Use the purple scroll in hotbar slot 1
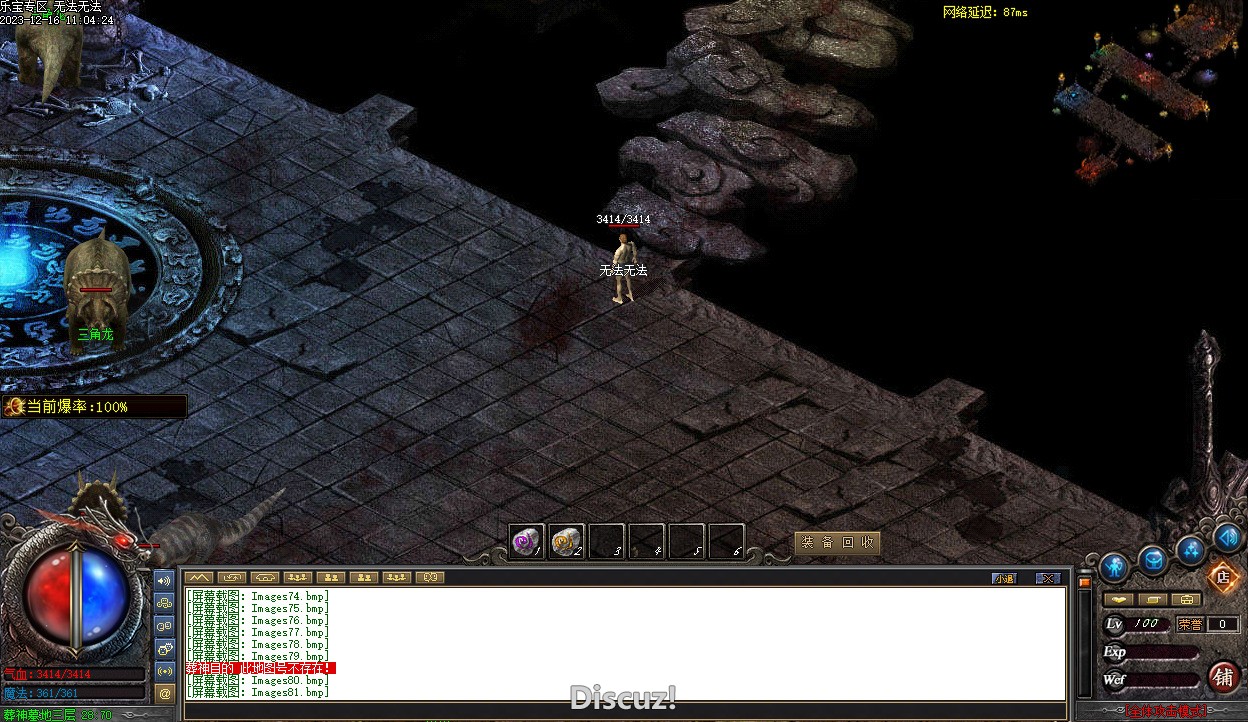The width and height of the screenshot is (1248, 722). (x=526, y=541)
